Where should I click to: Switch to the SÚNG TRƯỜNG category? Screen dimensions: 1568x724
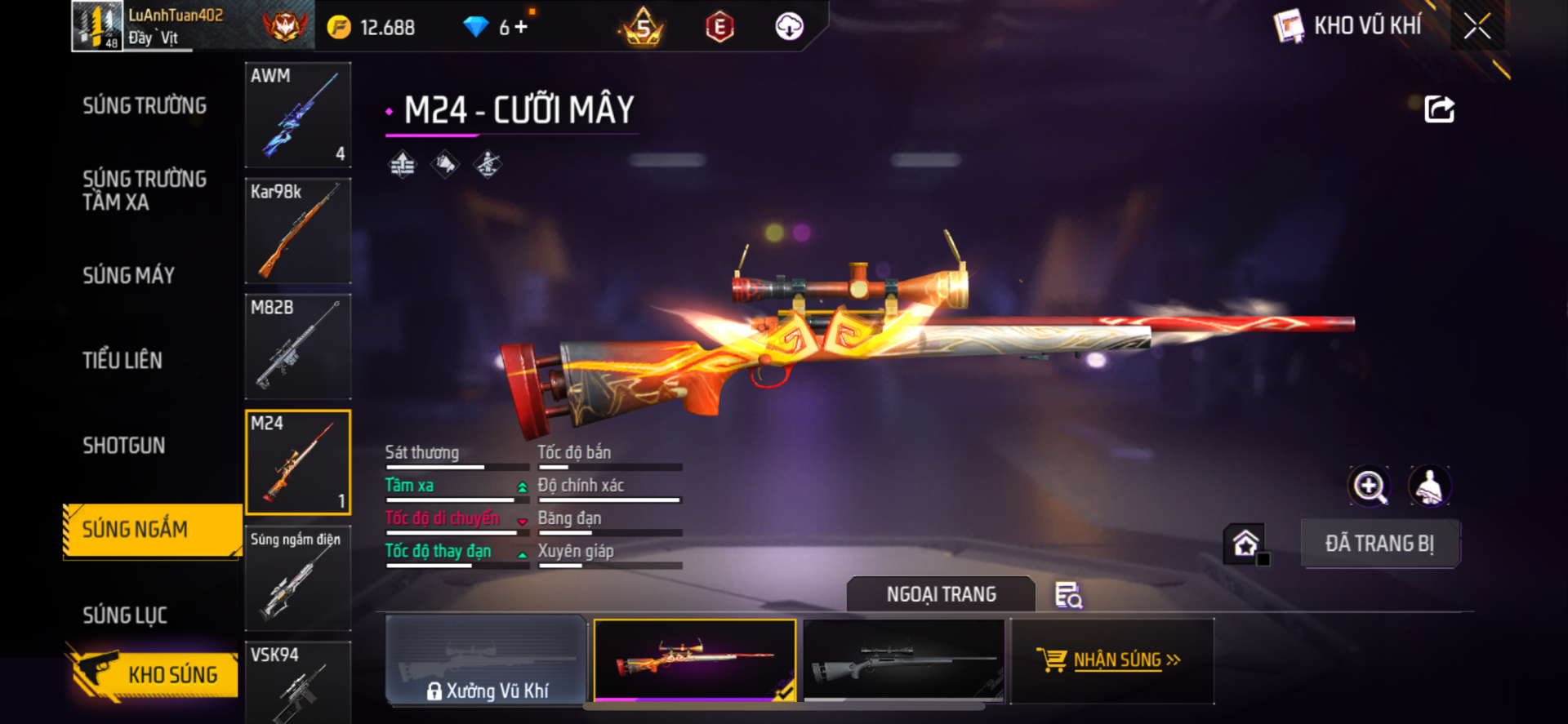pyautogui.click(x=145, y=106)
